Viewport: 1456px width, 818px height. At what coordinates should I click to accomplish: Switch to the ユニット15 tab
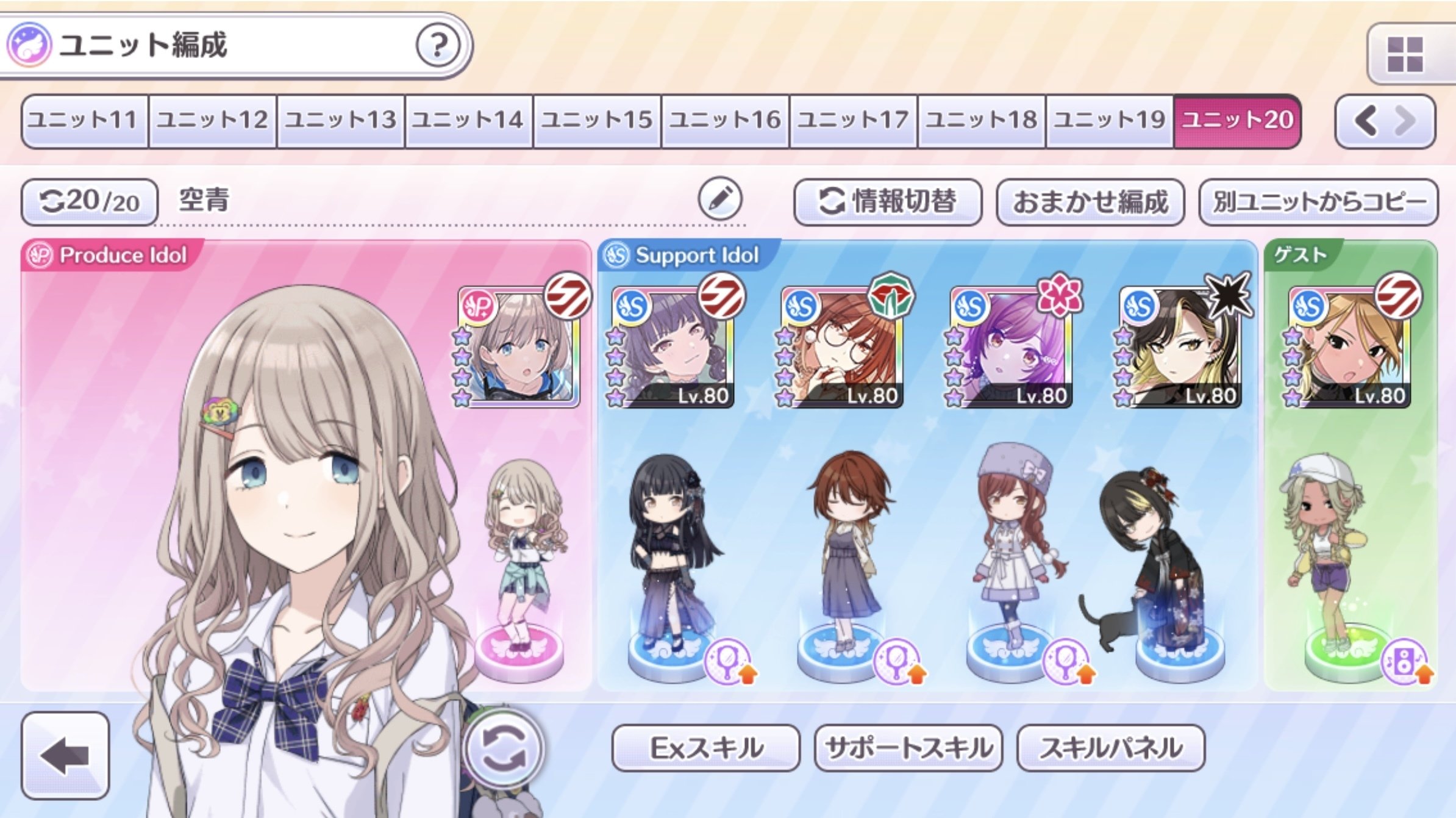tap(595, 120)
